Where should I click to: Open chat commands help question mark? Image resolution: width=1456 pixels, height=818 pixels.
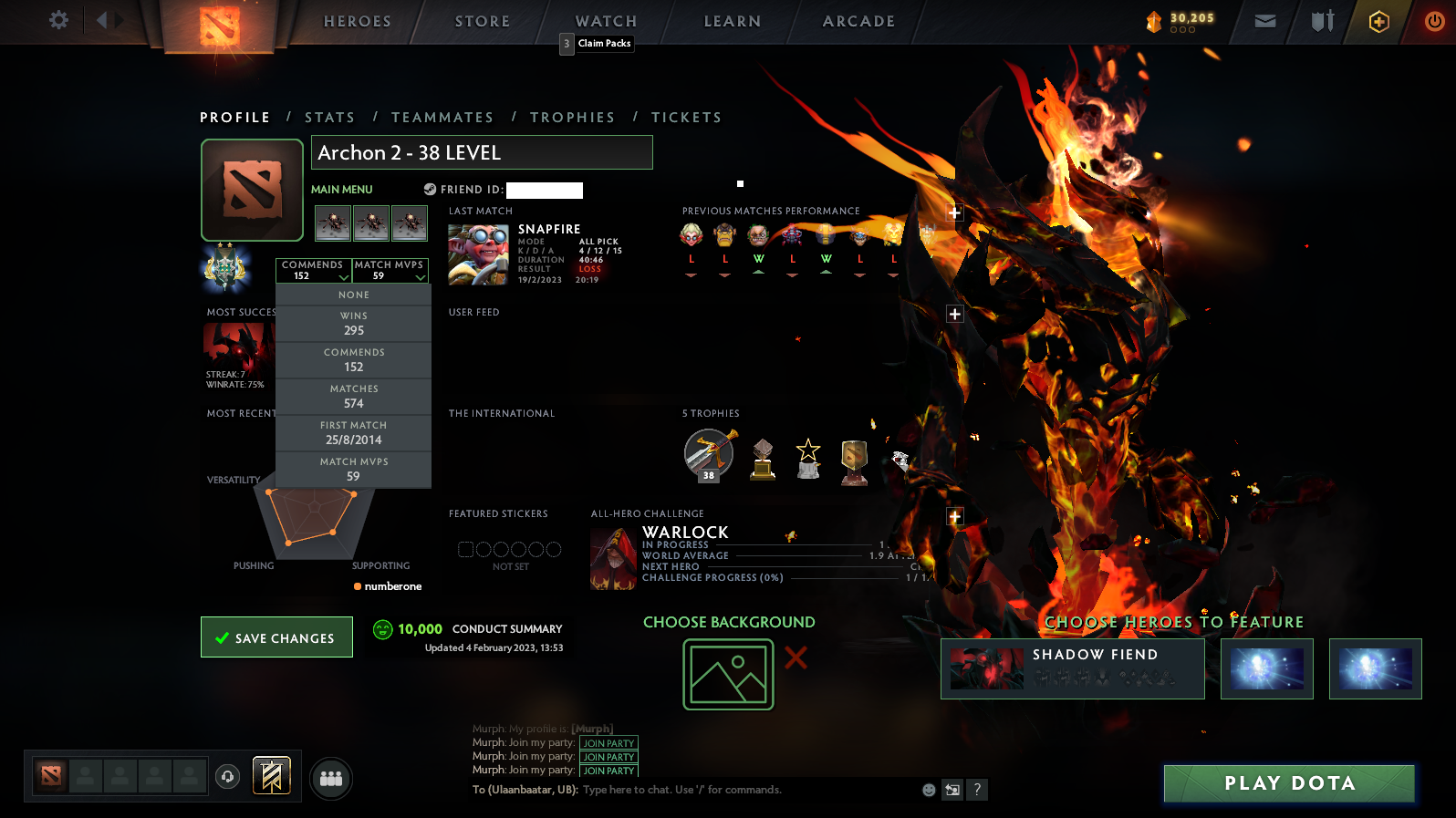[977, 790]
